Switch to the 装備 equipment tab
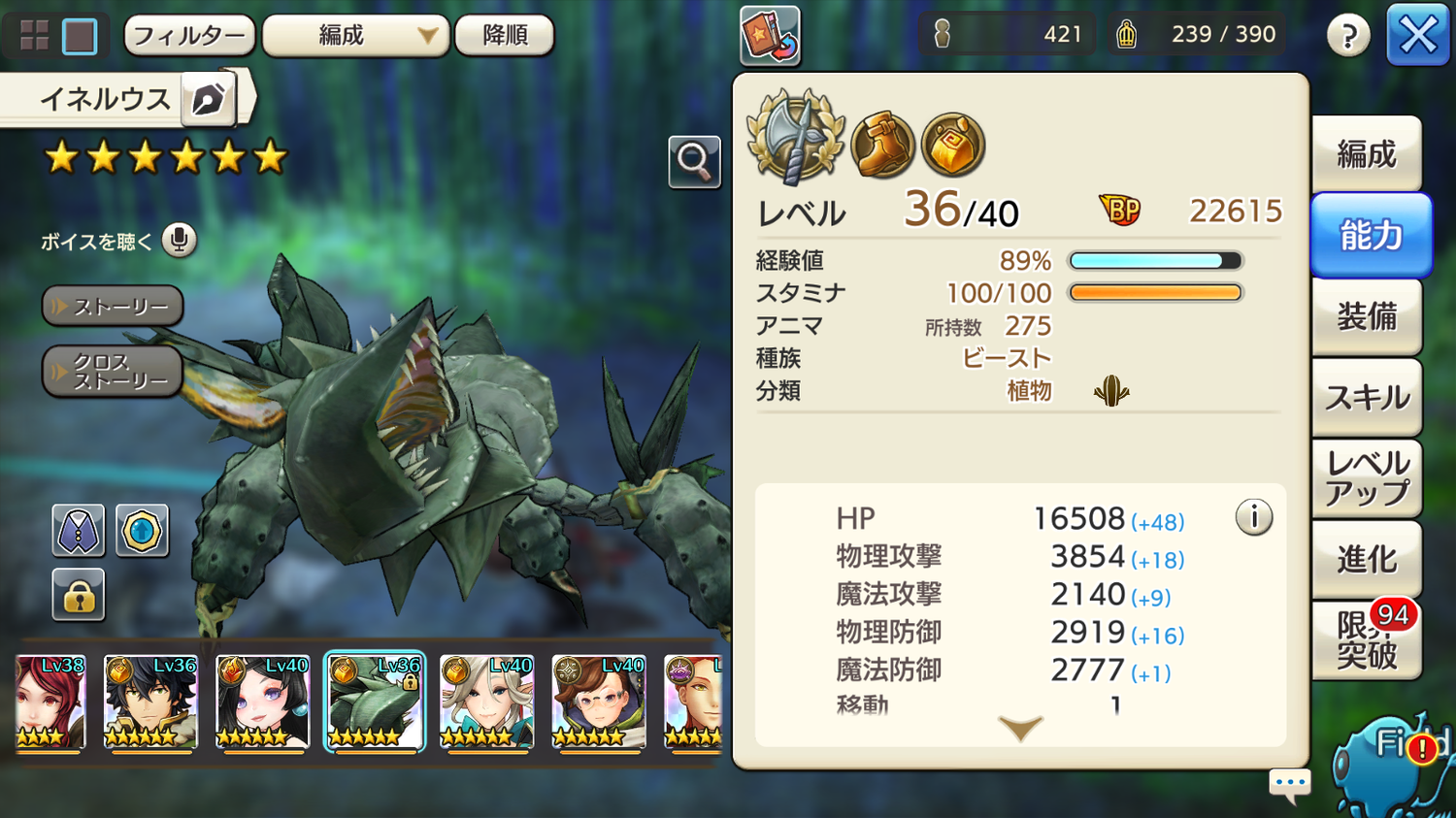 1366,316
